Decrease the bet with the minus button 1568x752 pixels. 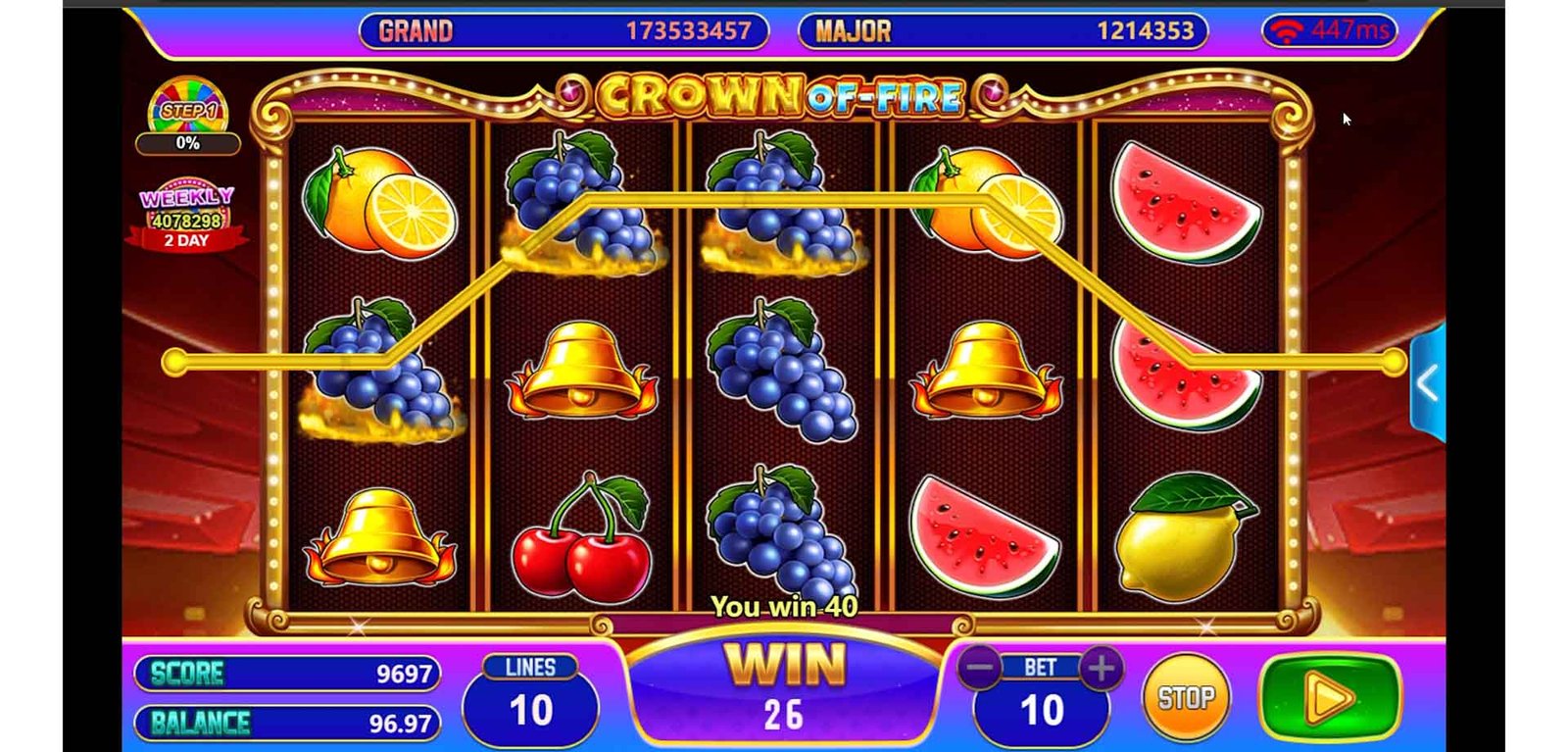click(x=979, y=669)
